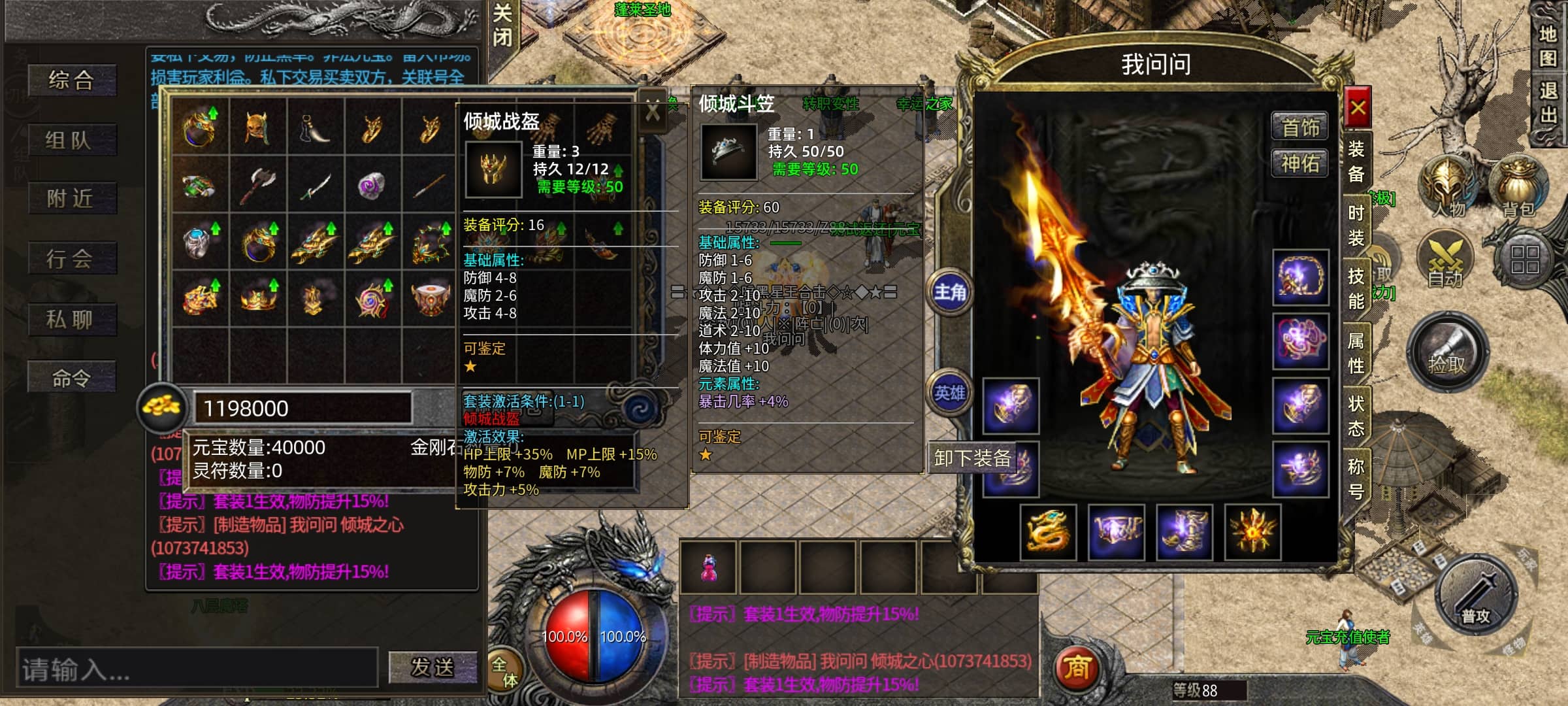Screen dimensions: 1568x706
Task: Select the battle axe in inventory
Action: (257, 184)
